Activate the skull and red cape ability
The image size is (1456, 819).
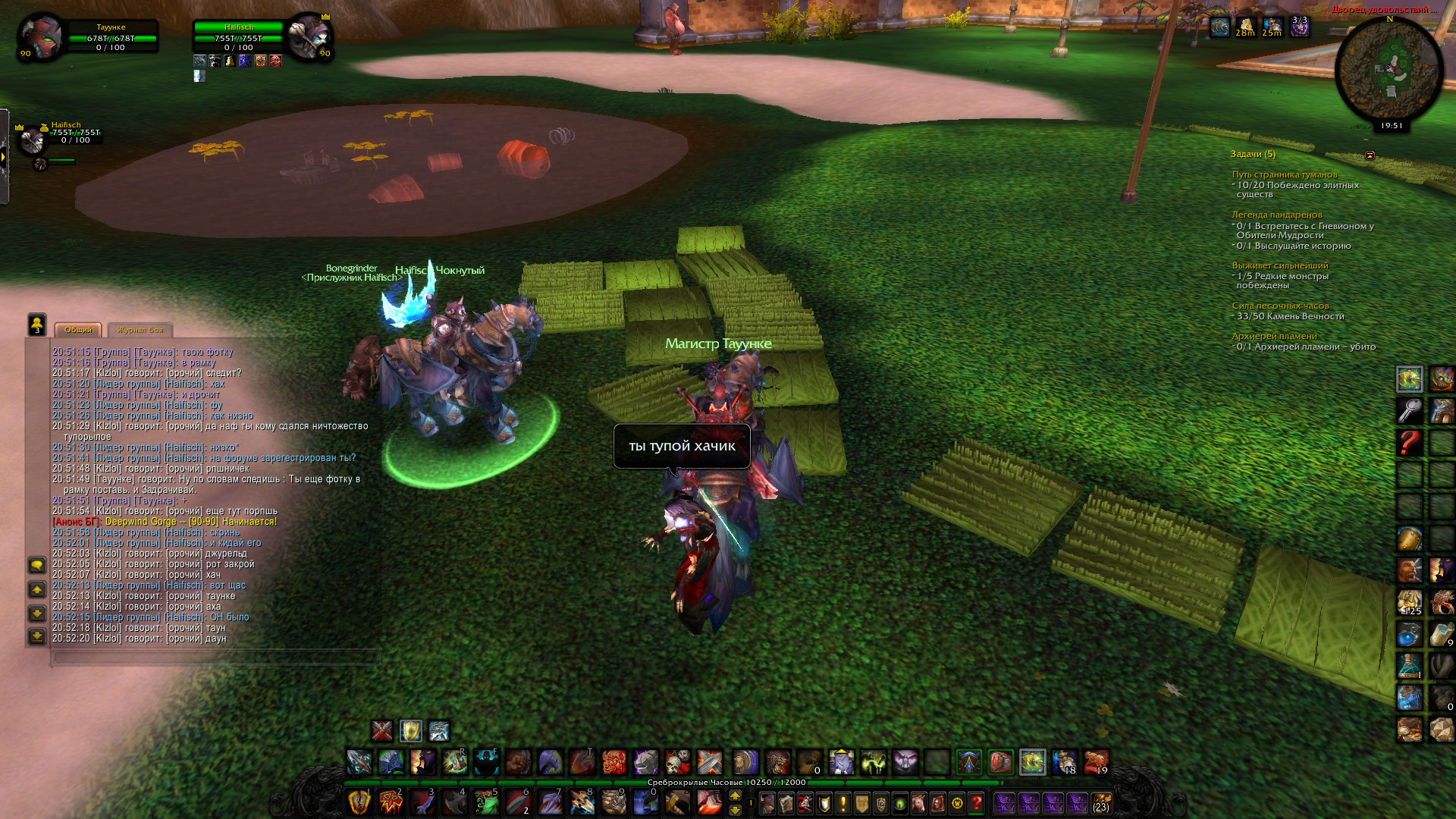pyautogui.click(x=677, y=761)
